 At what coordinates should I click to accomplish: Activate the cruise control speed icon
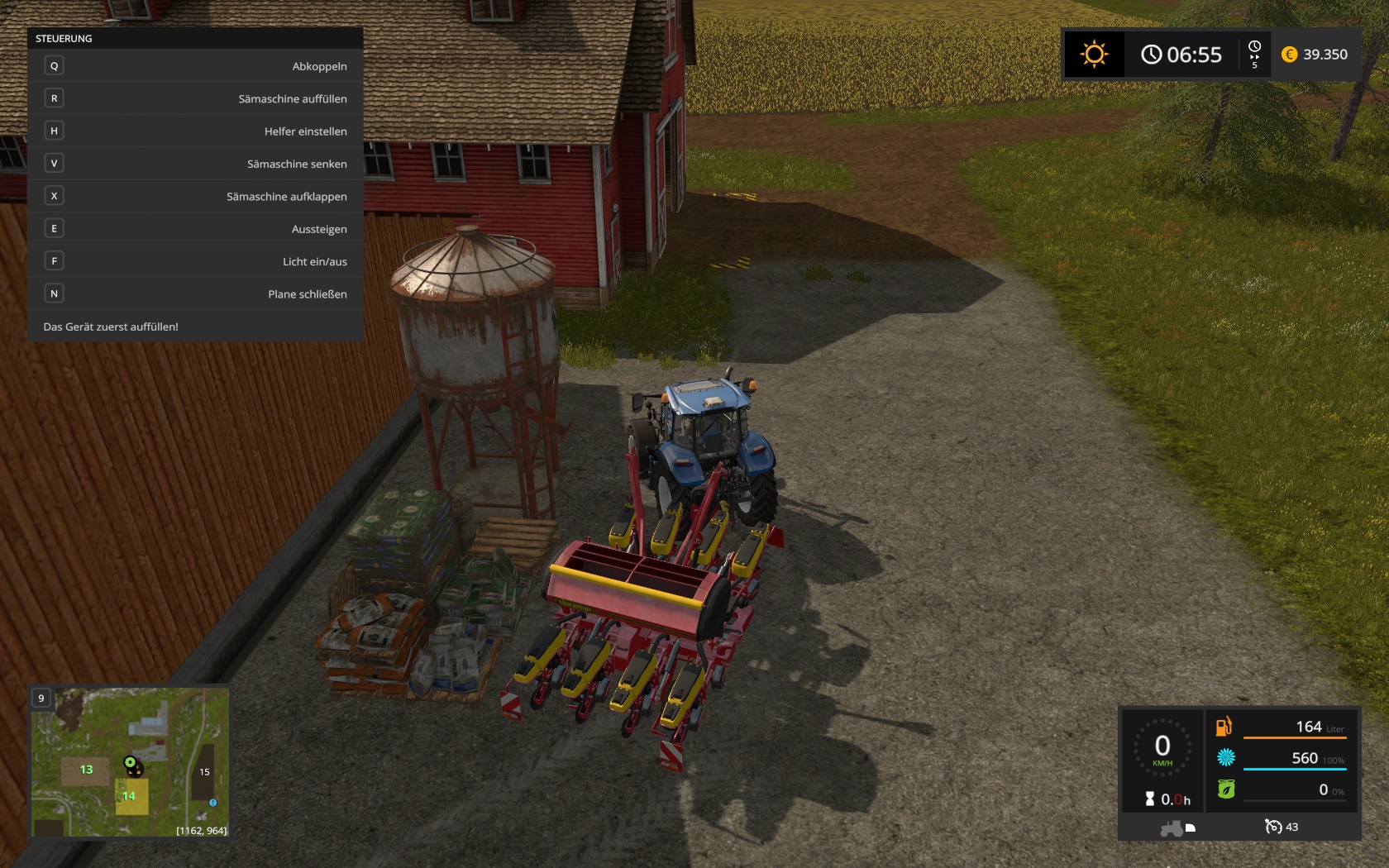(1273, 827)
